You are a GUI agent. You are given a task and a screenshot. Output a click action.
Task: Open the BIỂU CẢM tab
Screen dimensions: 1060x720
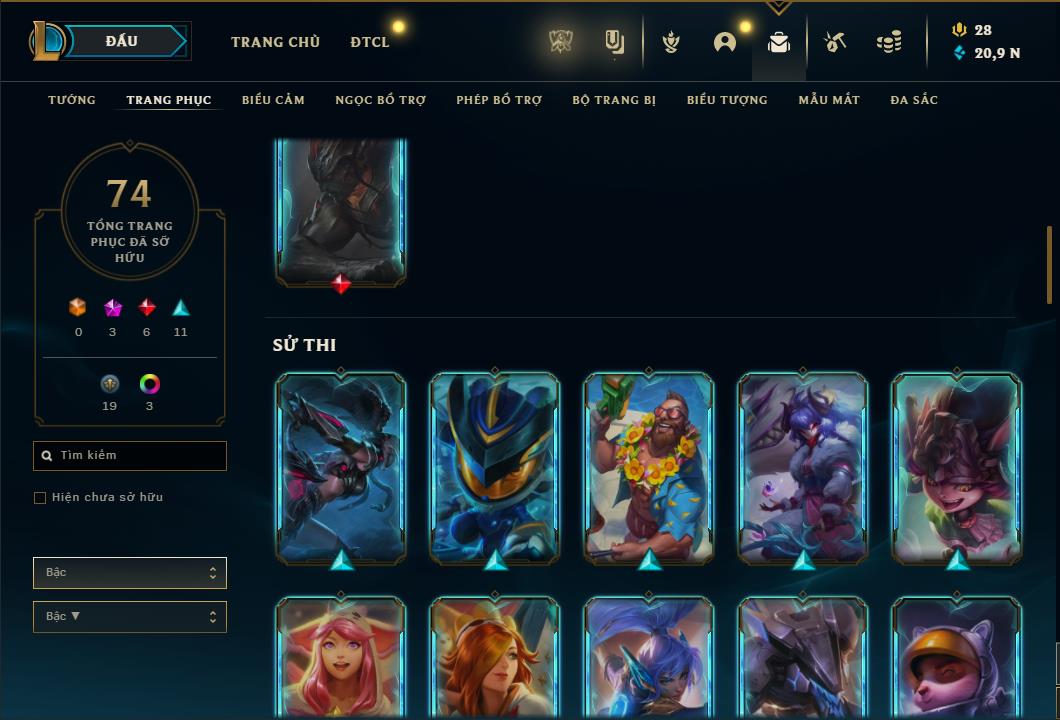[273, 100]
